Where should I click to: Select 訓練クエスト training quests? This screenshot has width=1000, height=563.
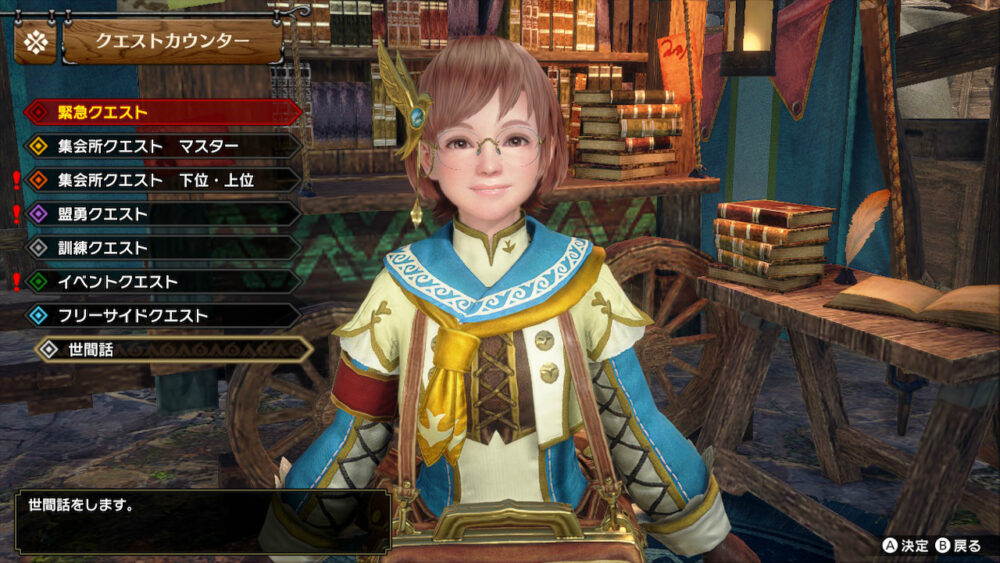[160, 248]
